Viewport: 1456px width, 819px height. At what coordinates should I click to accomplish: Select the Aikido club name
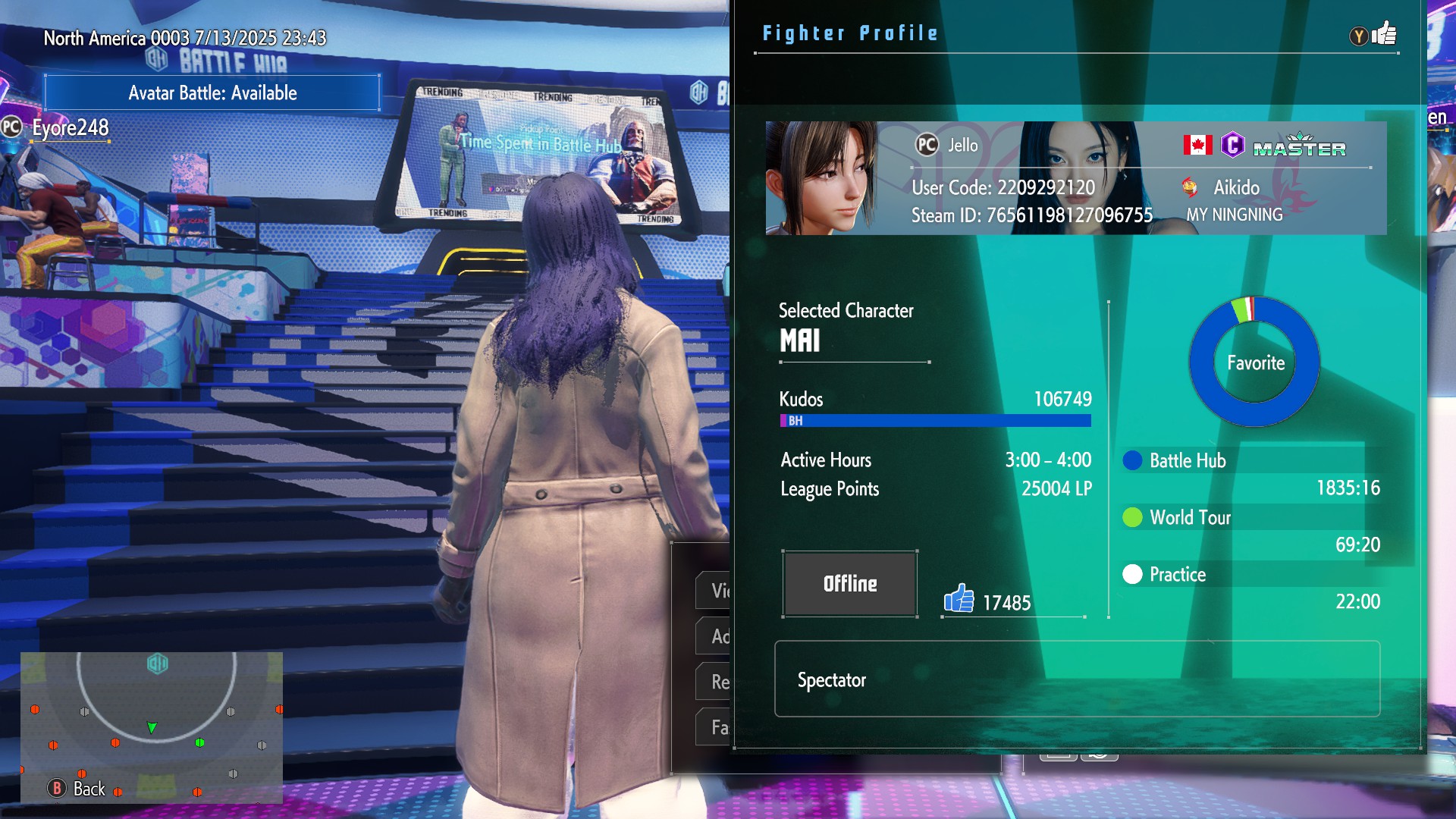[1236, 187]
